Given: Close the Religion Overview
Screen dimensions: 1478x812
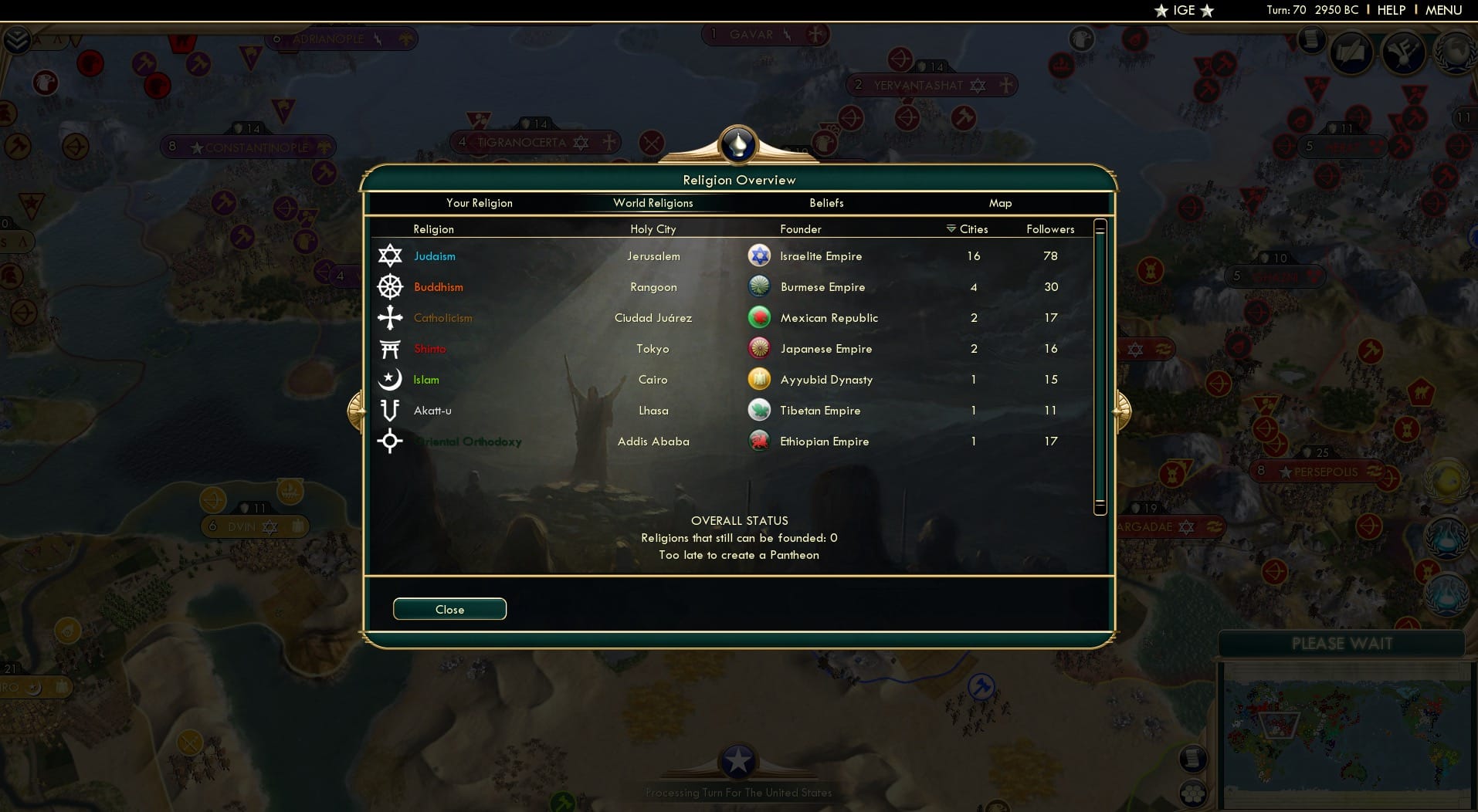Looking at the screenshot, I should tap(449, 609).
